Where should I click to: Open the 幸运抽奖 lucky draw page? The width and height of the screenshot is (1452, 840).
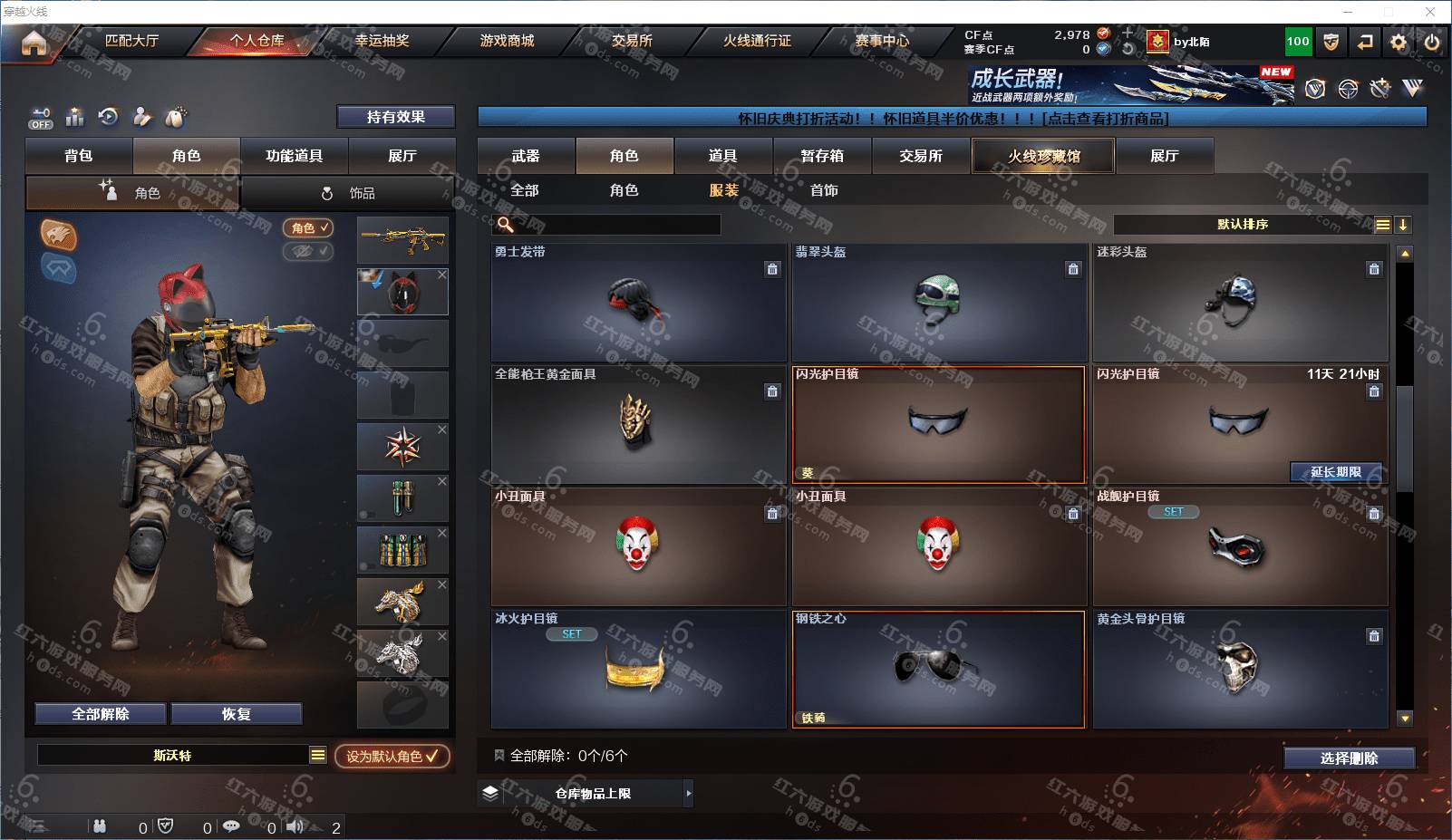[382, 41]
